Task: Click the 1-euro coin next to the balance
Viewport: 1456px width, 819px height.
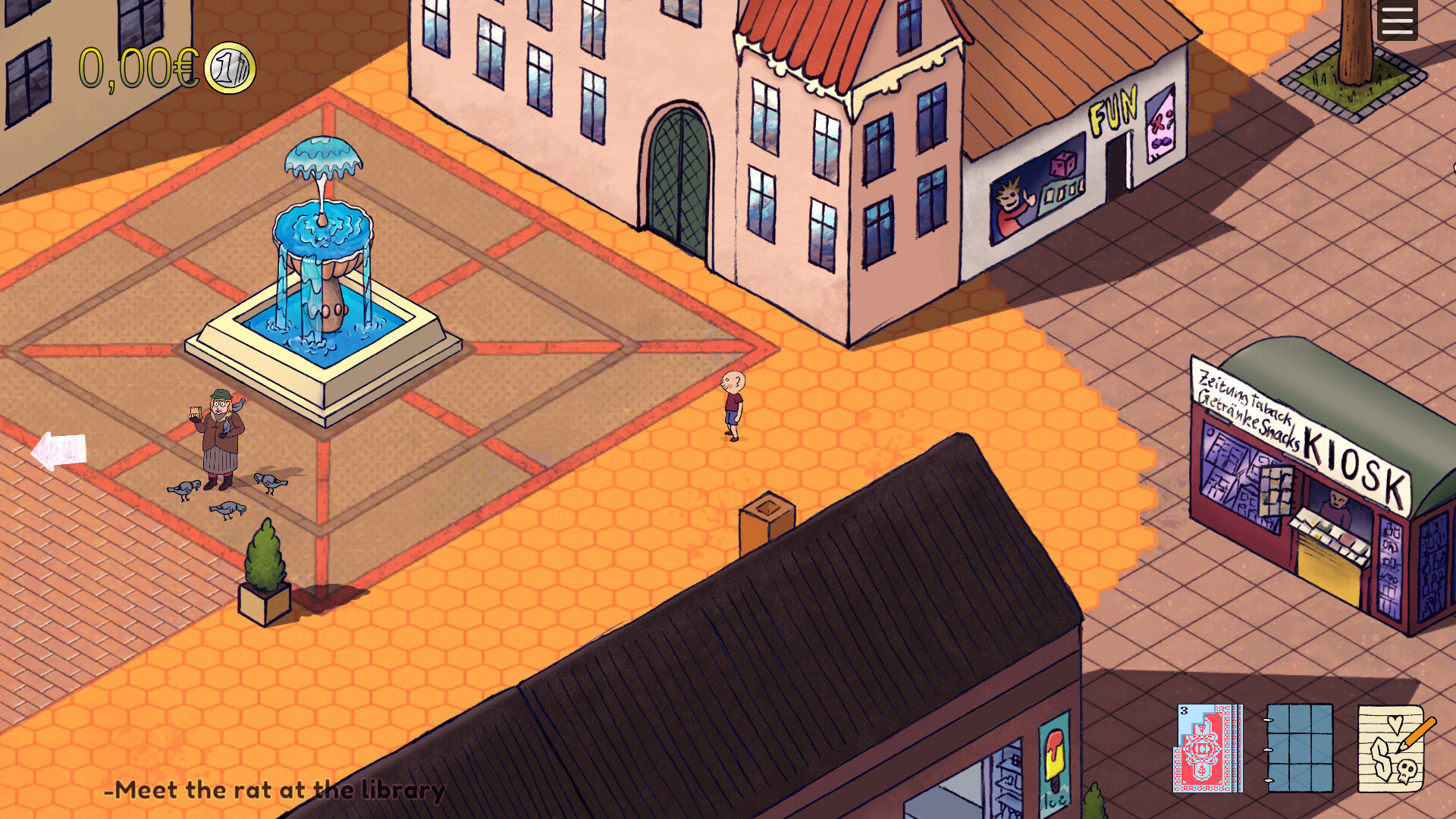Action: click(230, 68)
